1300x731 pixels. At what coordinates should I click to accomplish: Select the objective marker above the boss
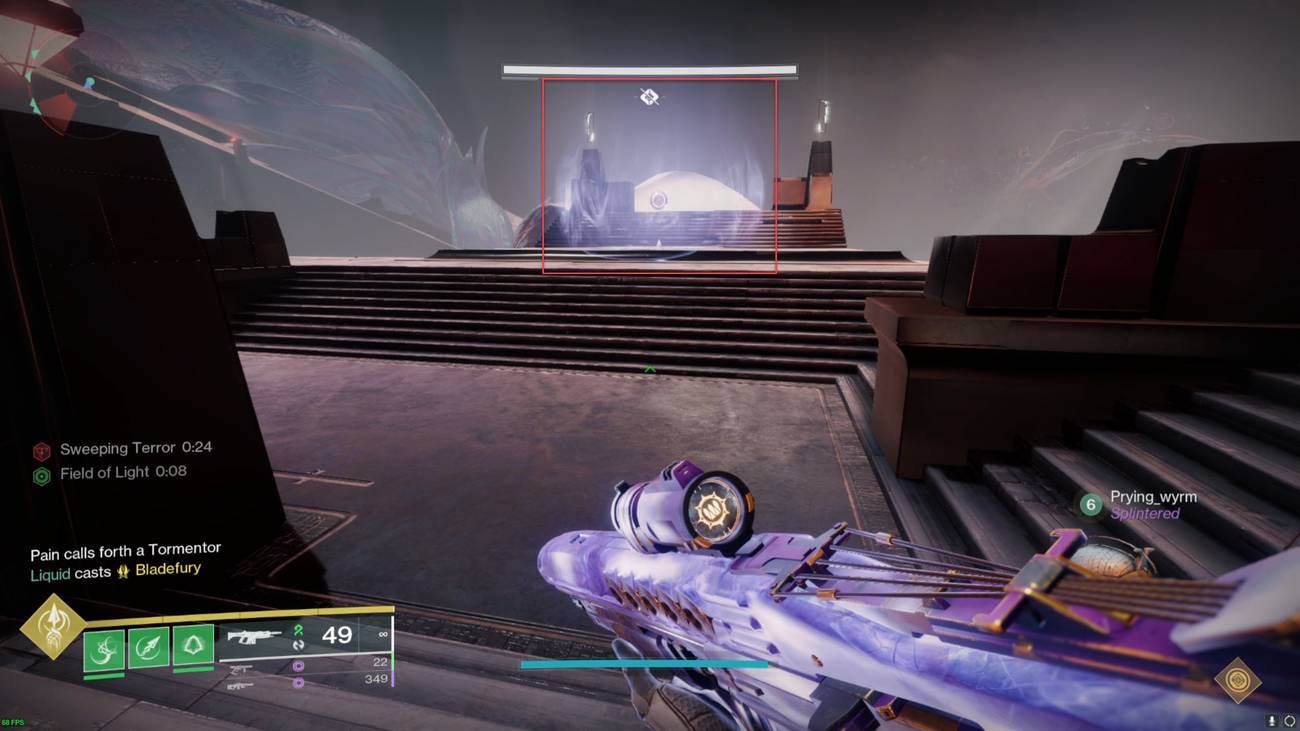(x=649, y=97)
